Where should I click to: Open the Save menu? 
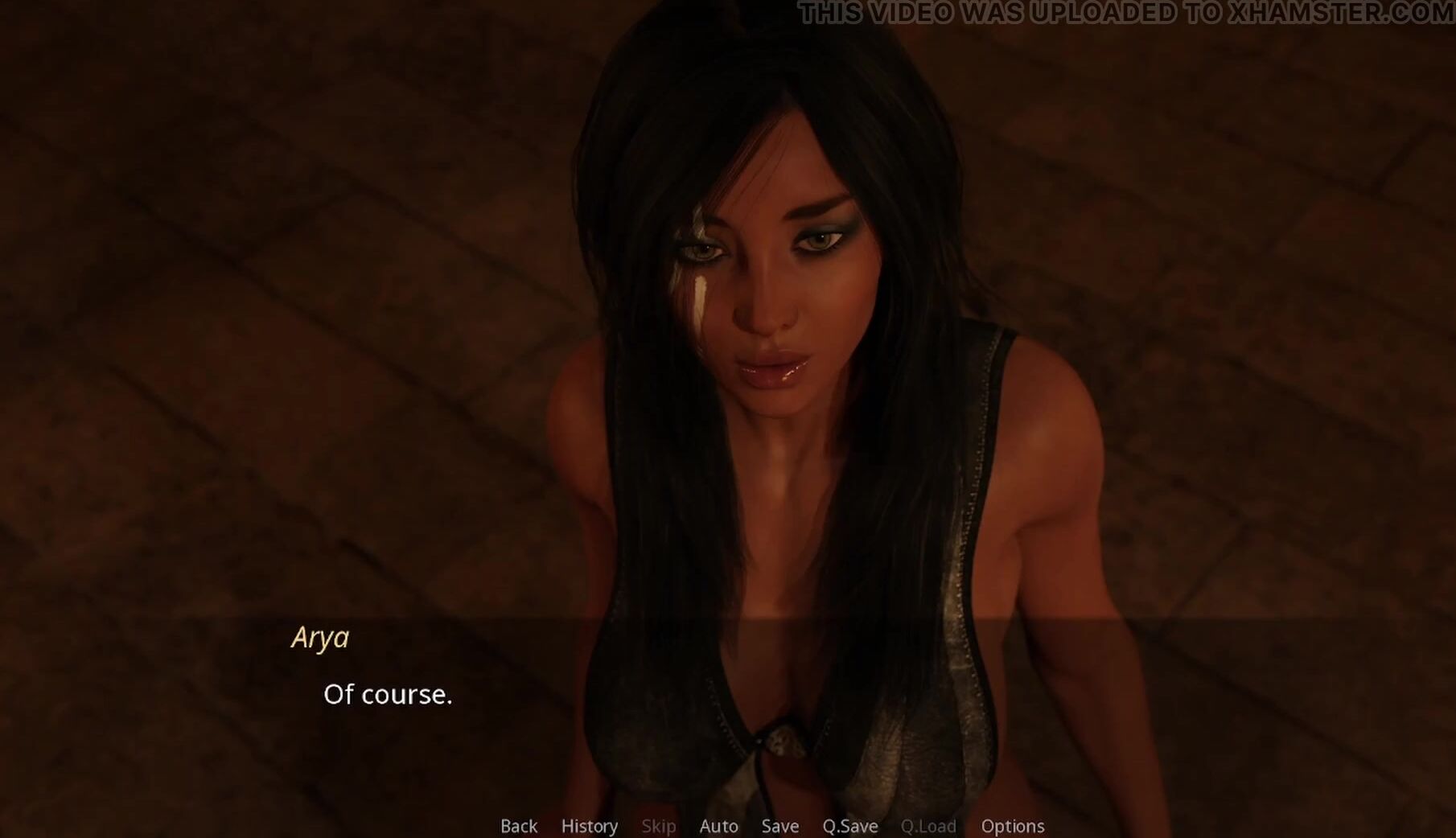[779, 826]
